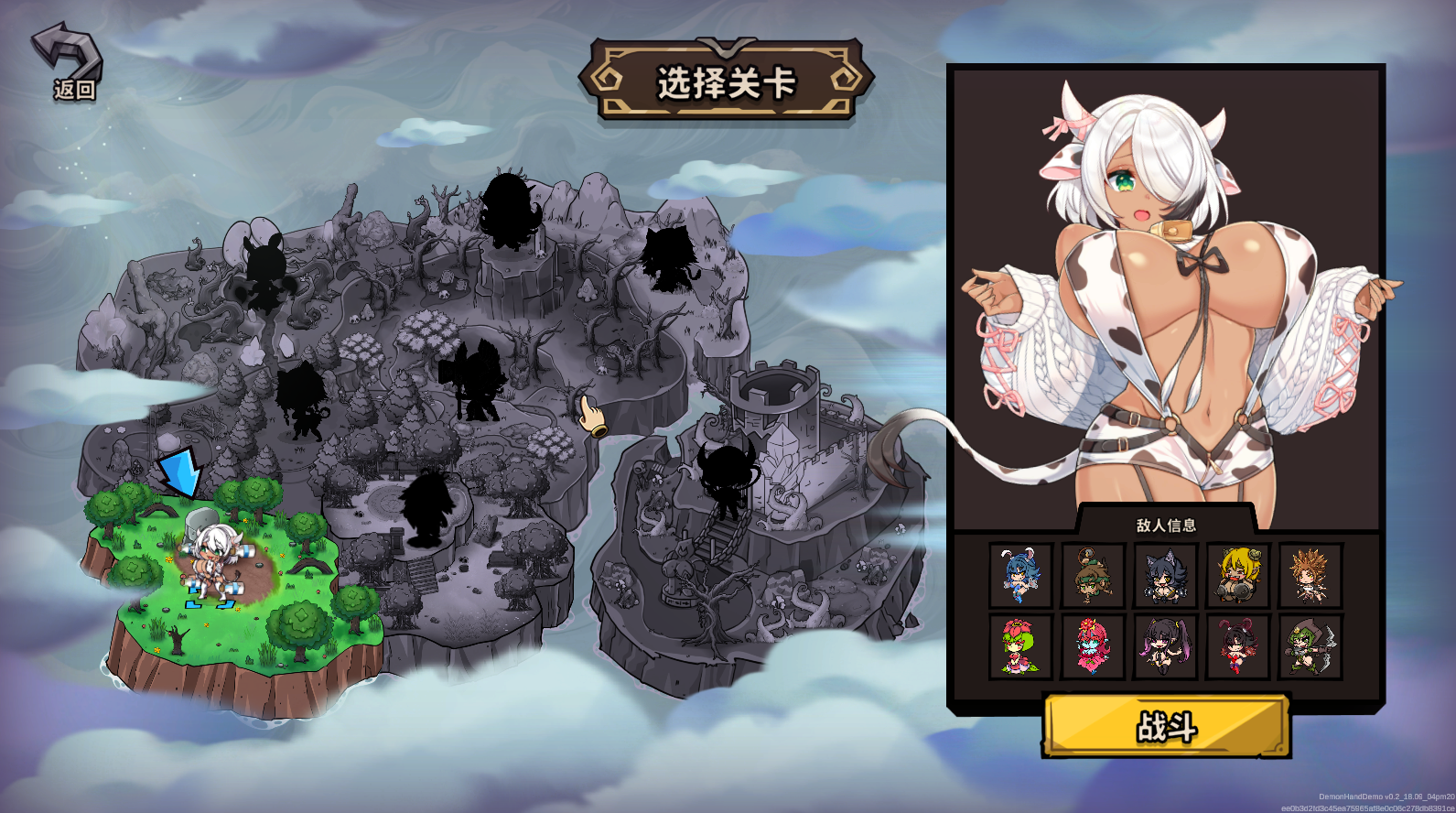The image size is (1456, 813).
Task: Open the green-haired red flower enemy icon
Action: 1020,646
